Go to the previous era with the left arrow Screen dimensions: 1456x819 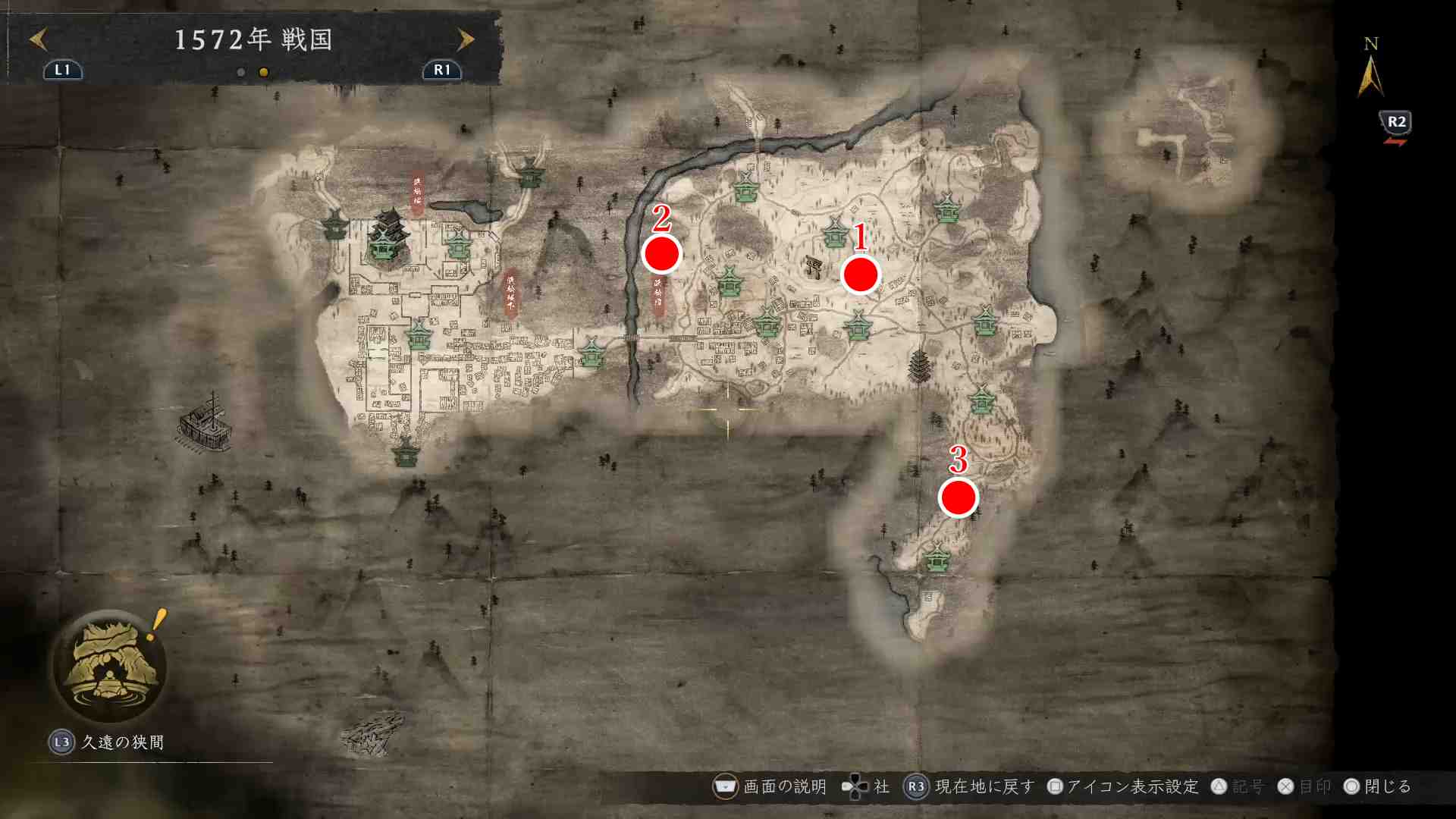pyautogui.click(x=38, y=39)
